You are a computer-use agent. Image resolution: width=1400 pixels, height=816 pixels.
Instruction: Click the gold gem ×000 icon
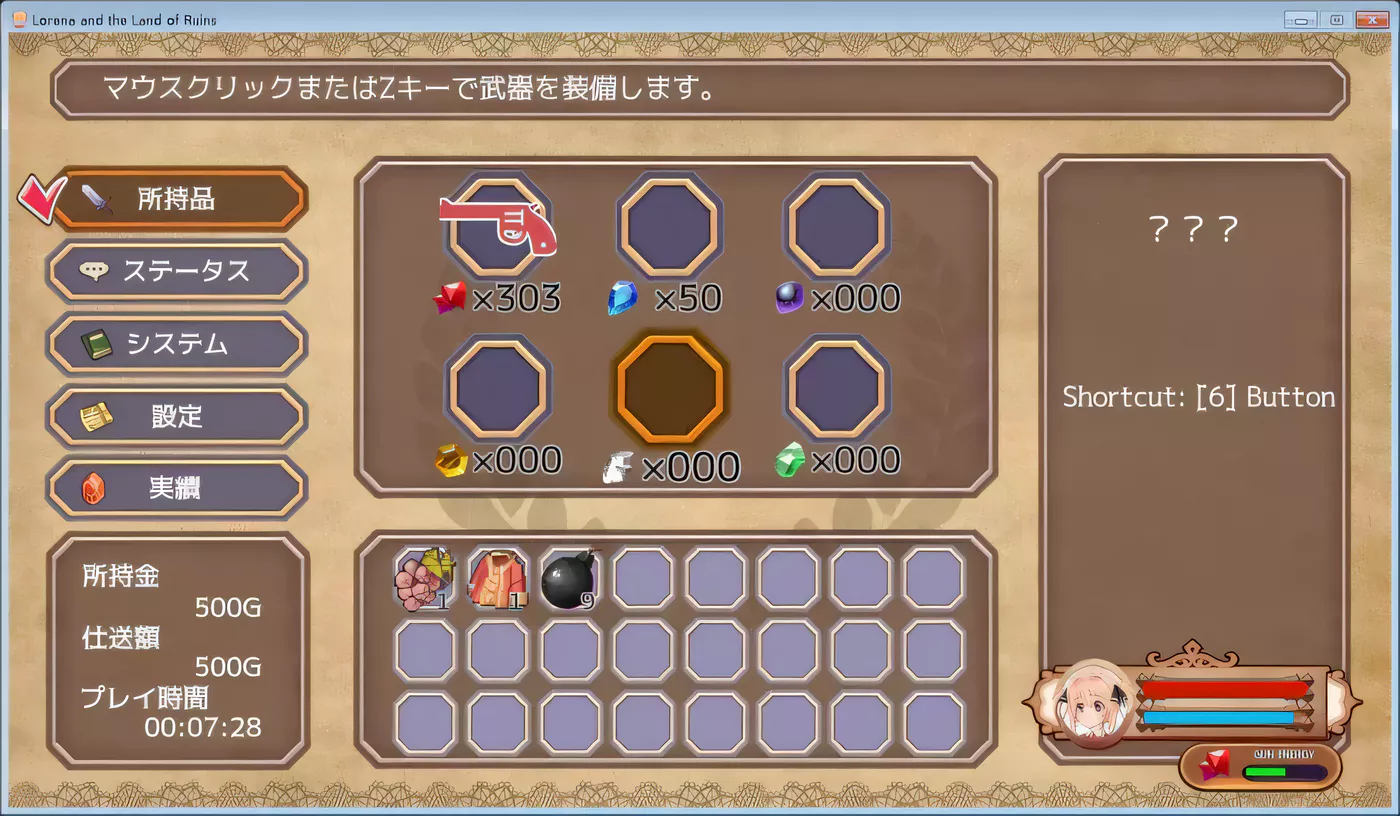[452, 460]
